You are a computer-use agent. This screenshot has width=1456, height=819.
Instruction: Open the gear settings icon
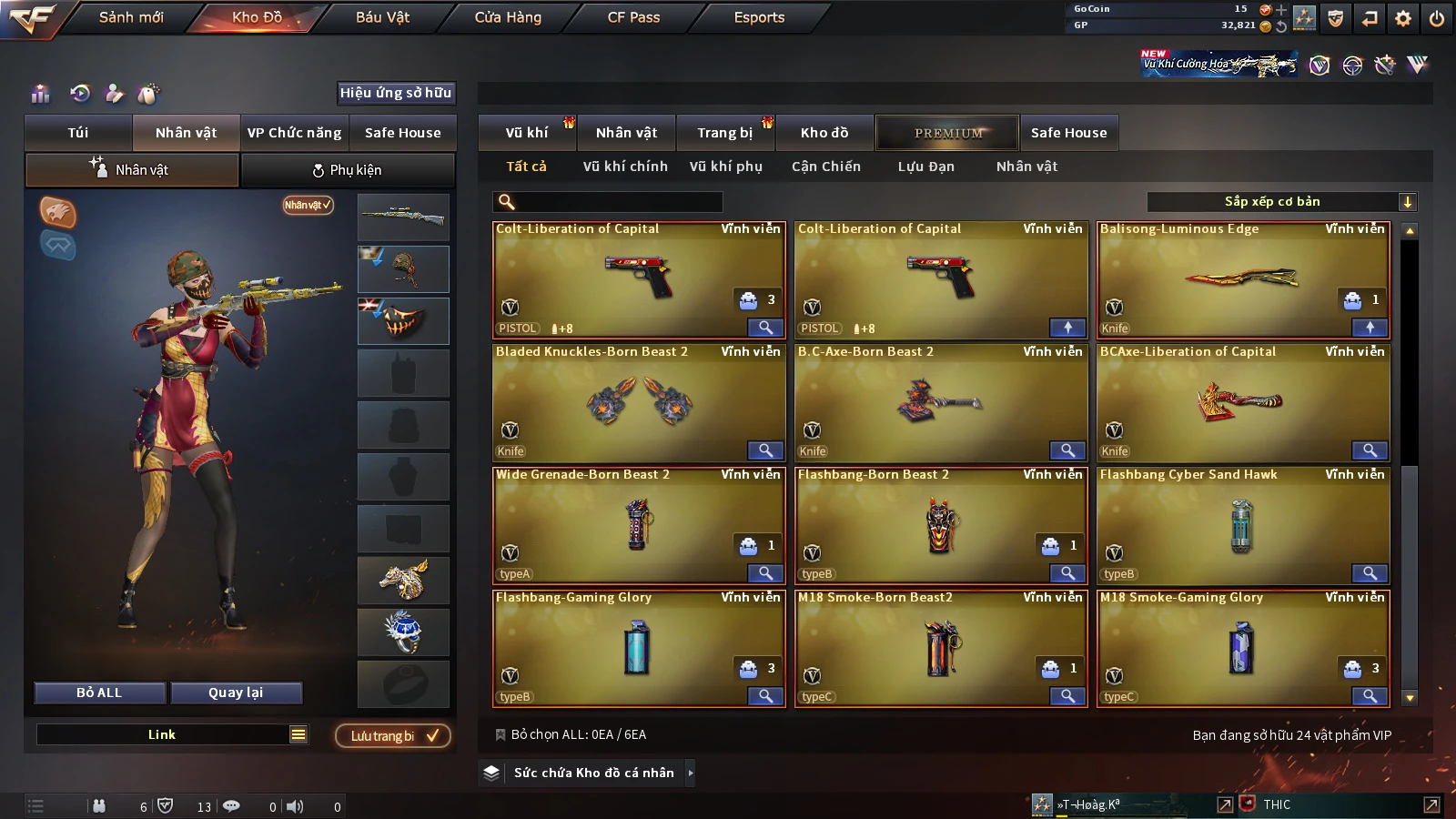1403,18
